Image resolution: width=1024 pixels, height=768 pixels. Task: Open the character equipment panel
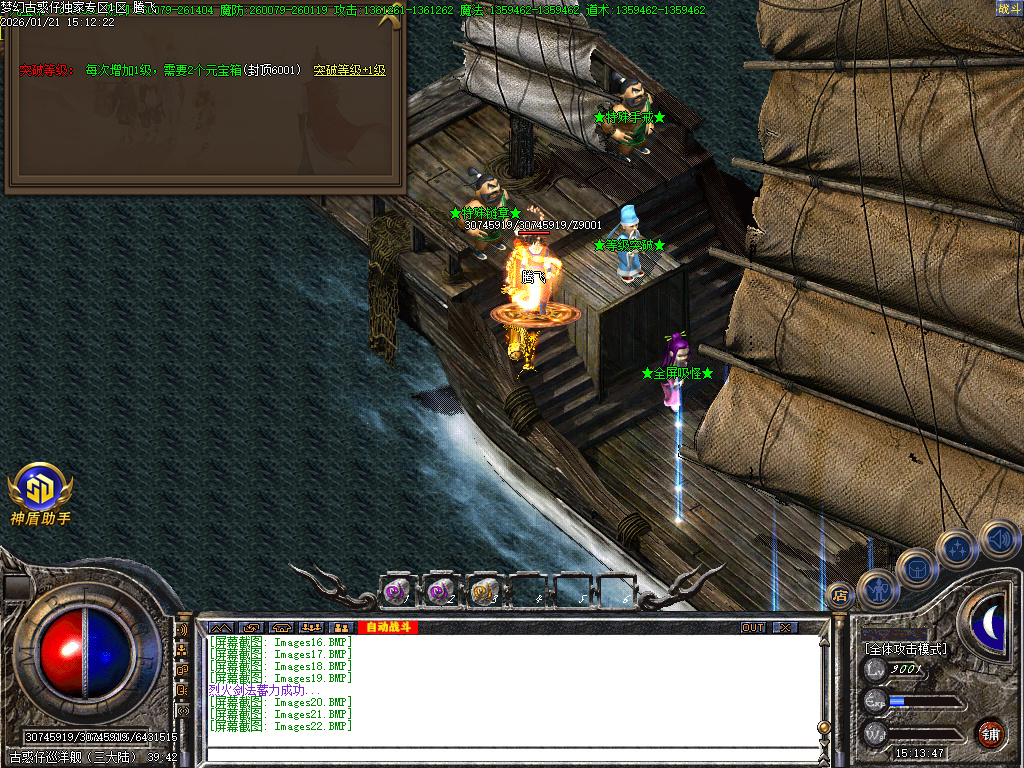point(879,589)
